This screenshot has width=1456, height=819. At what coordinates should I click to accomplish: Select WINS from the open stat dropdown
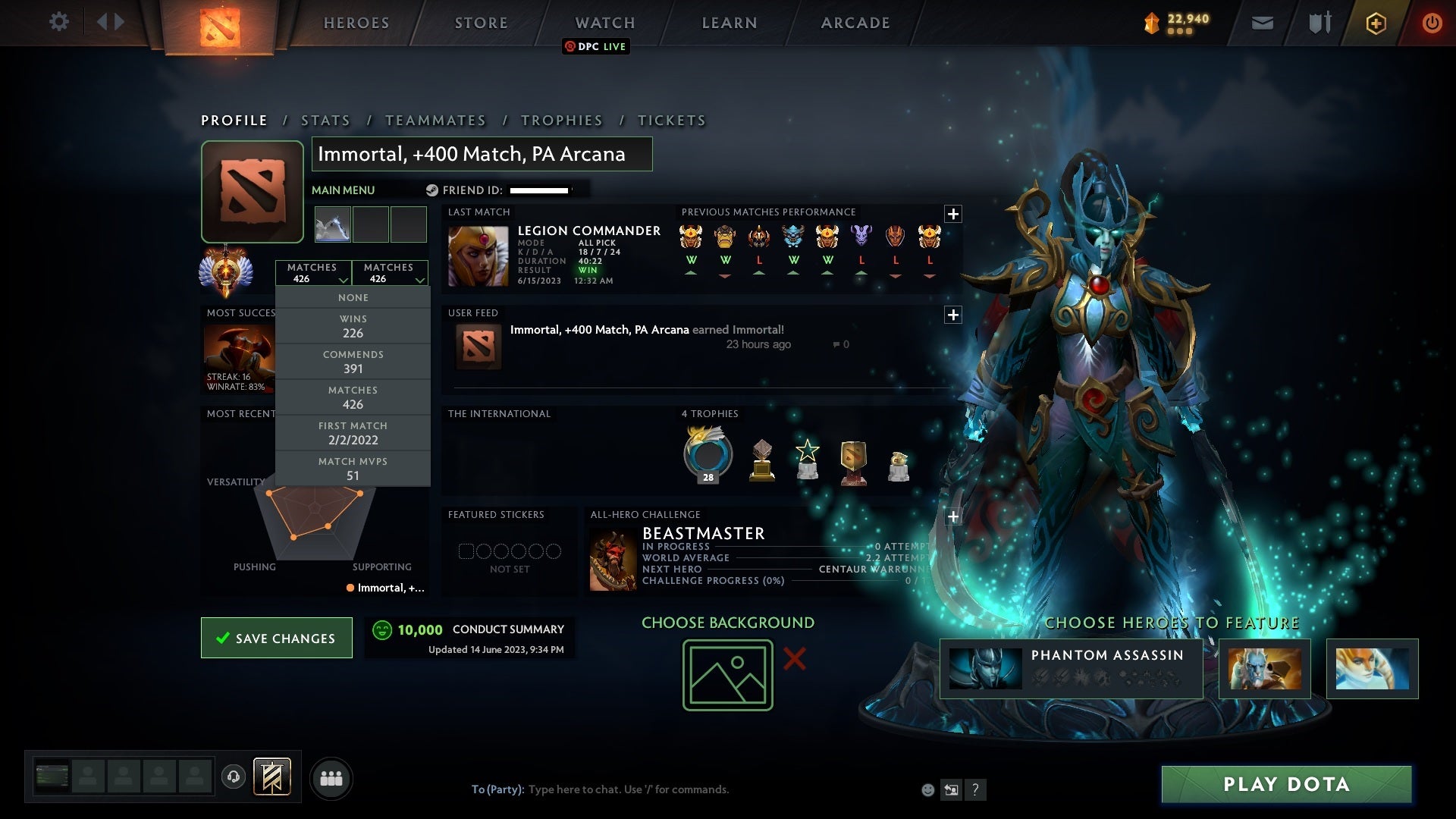pos(353,325)
